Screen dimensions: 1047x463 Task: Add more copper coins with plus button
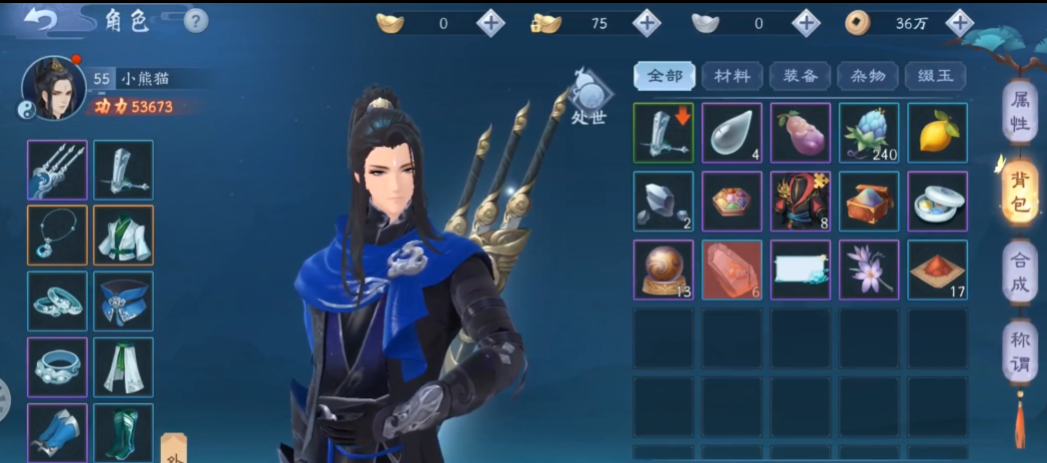960,22
